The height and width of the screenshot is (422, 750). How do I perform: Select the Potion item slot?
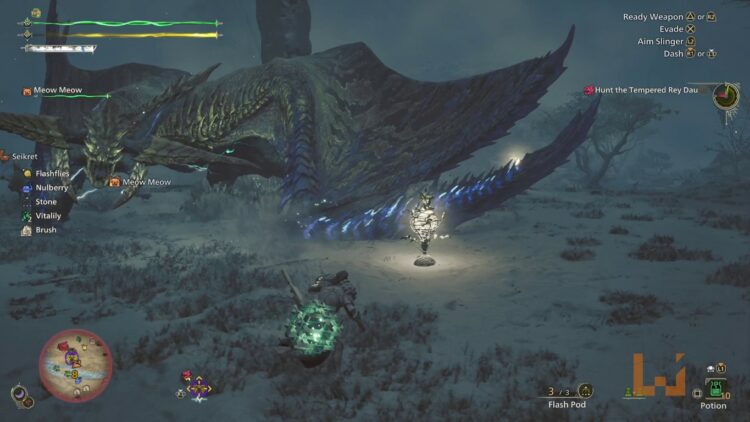point(713,387)
